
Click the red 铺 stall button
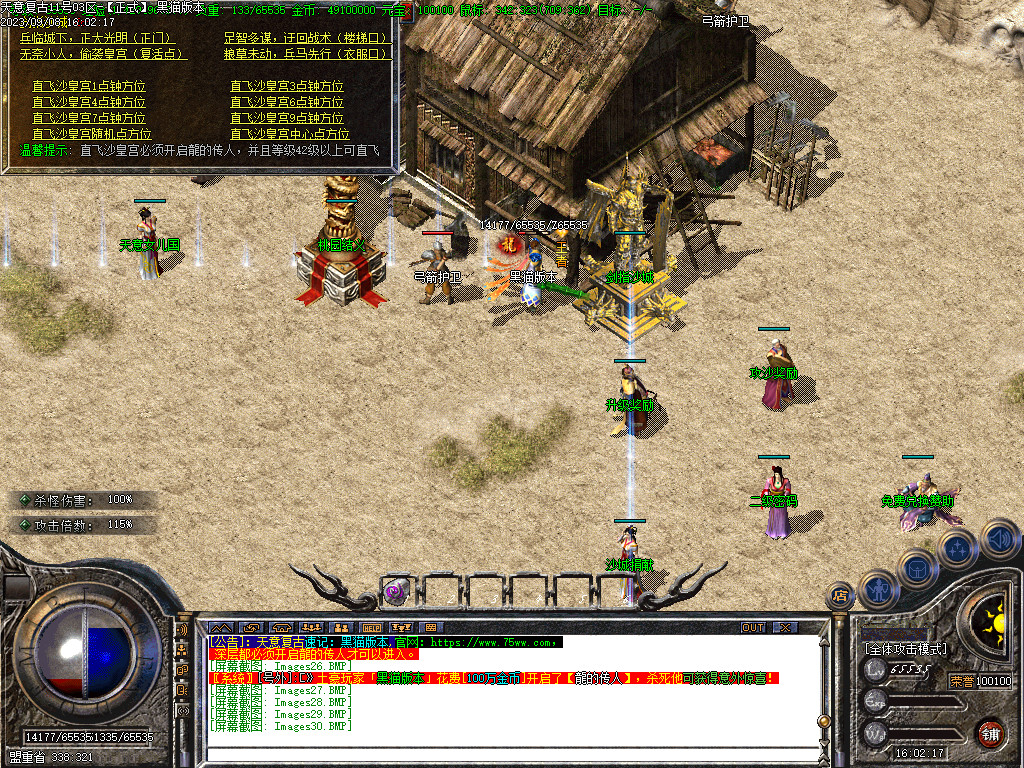pyautogui.click(x=991, y=733)
